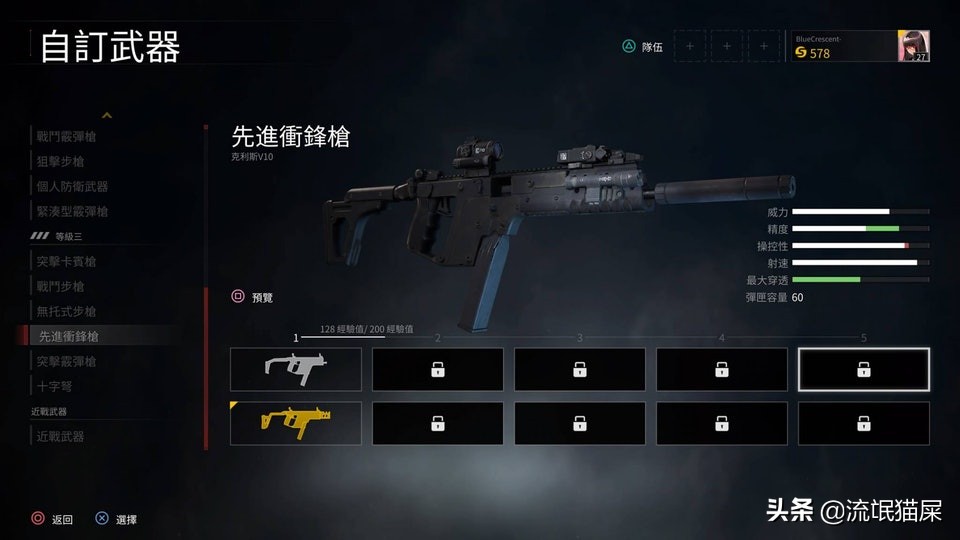Pick the 突擊卡賓槍 weapon entry

(66, 261)
